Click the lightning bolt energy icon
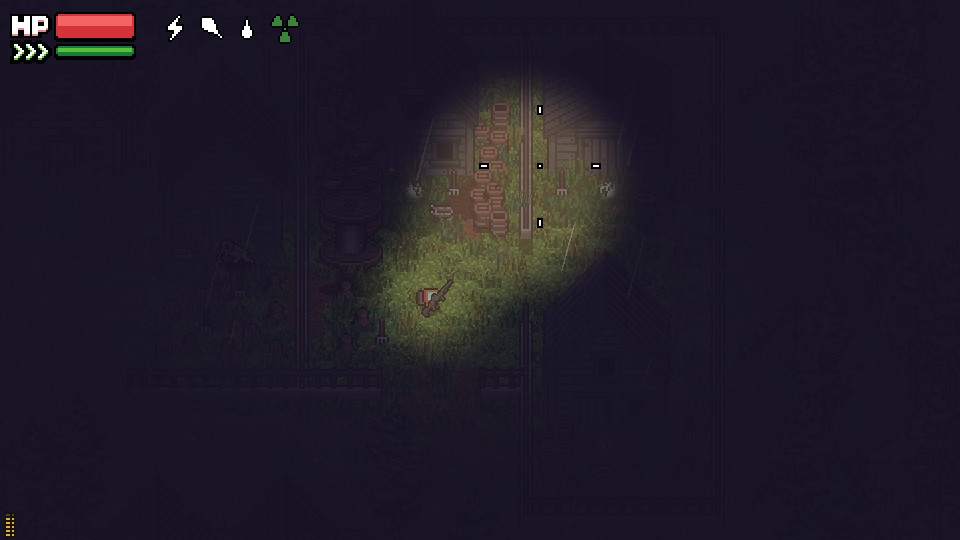Screen dimensions: 960x540 (175, 28)
